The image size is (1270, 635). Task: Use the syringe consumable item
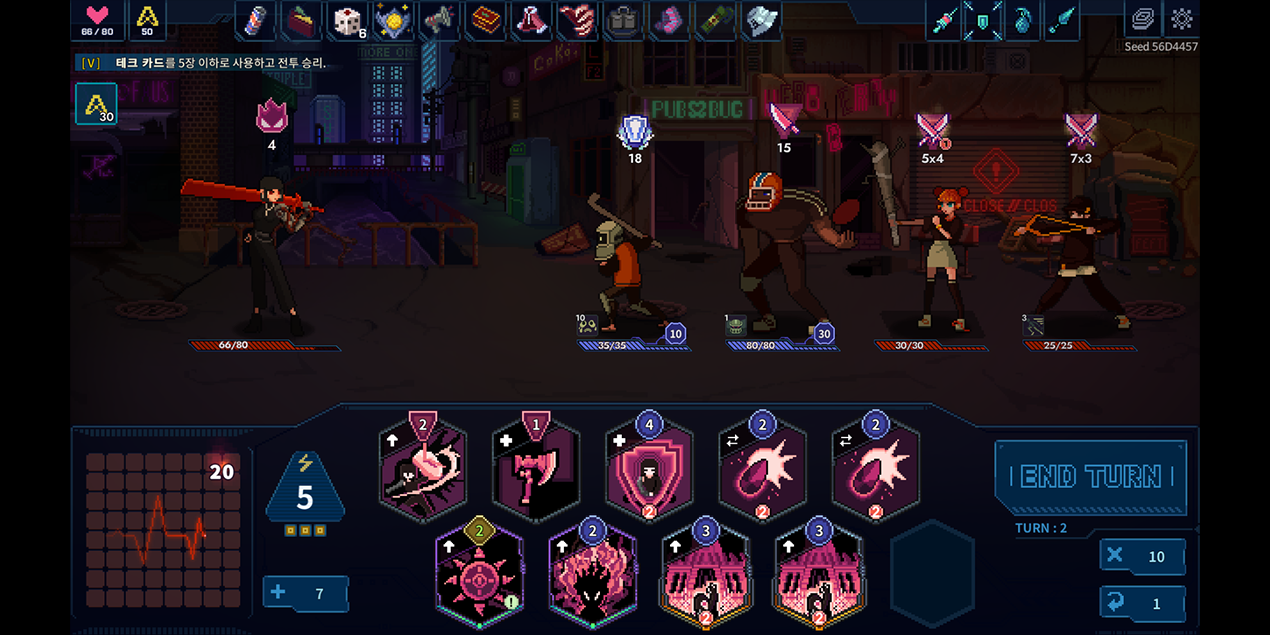point(943,21)
